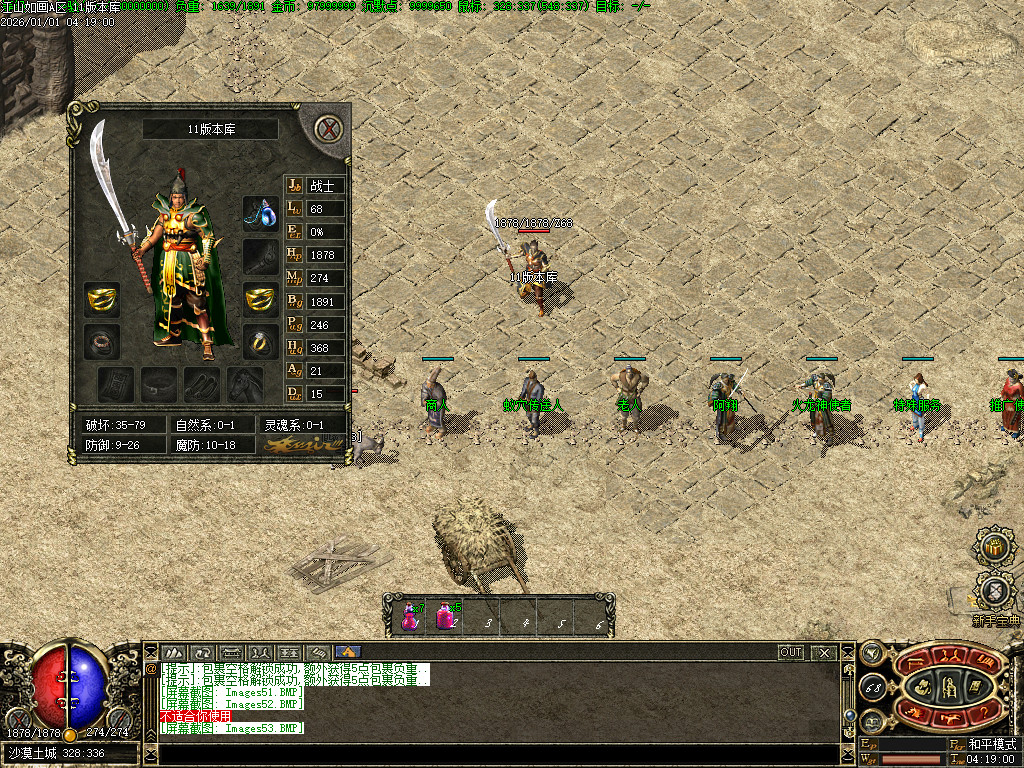Screen dimensions: 1024x768
Task: Open the gift box reward icon
Action: 993,547
